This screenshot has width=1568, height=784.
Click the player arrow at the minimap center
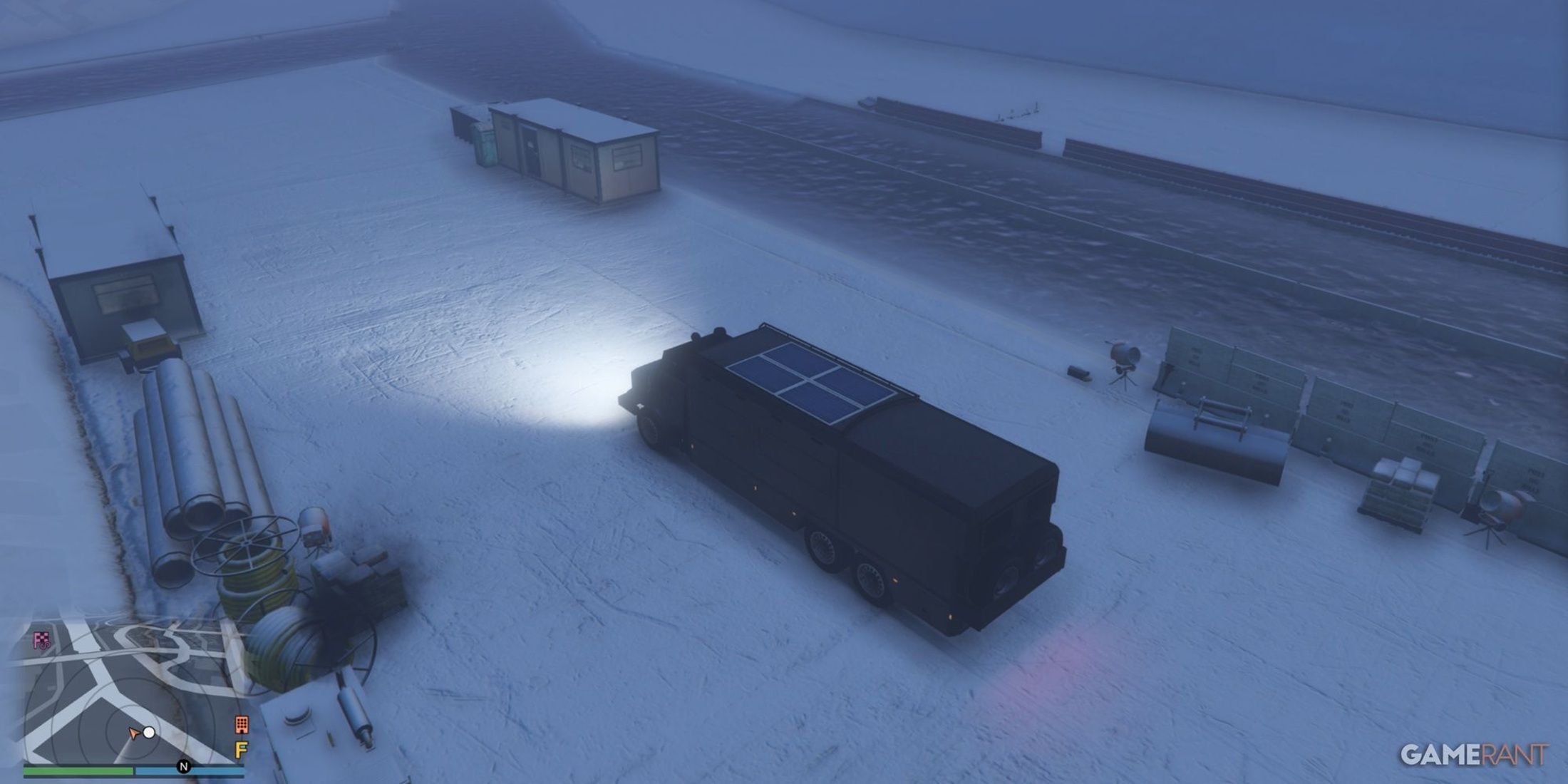tap(134, 734)
